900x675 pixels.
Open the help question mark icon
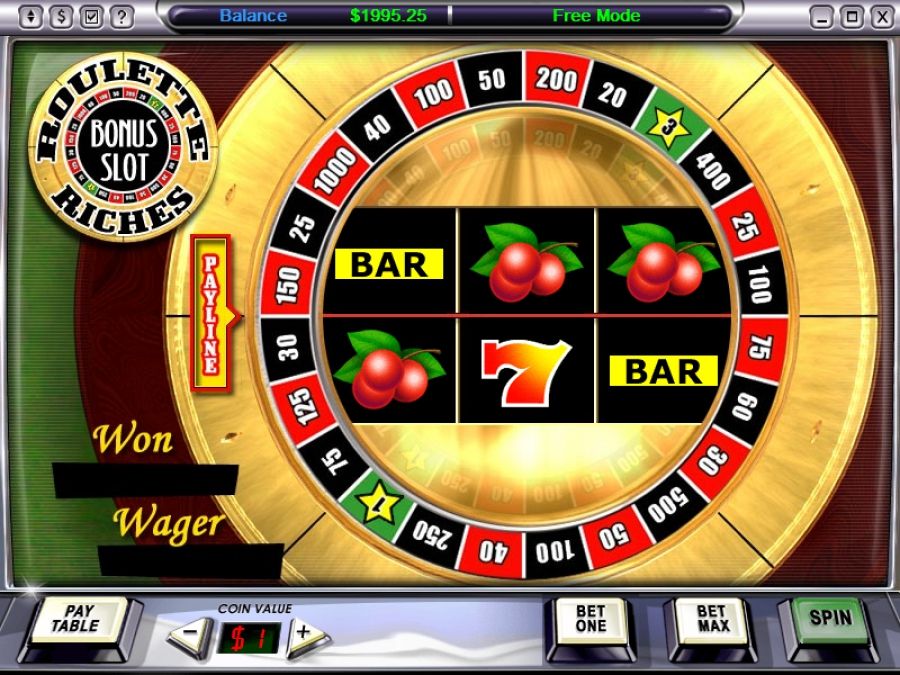click(x=122, y=16)
